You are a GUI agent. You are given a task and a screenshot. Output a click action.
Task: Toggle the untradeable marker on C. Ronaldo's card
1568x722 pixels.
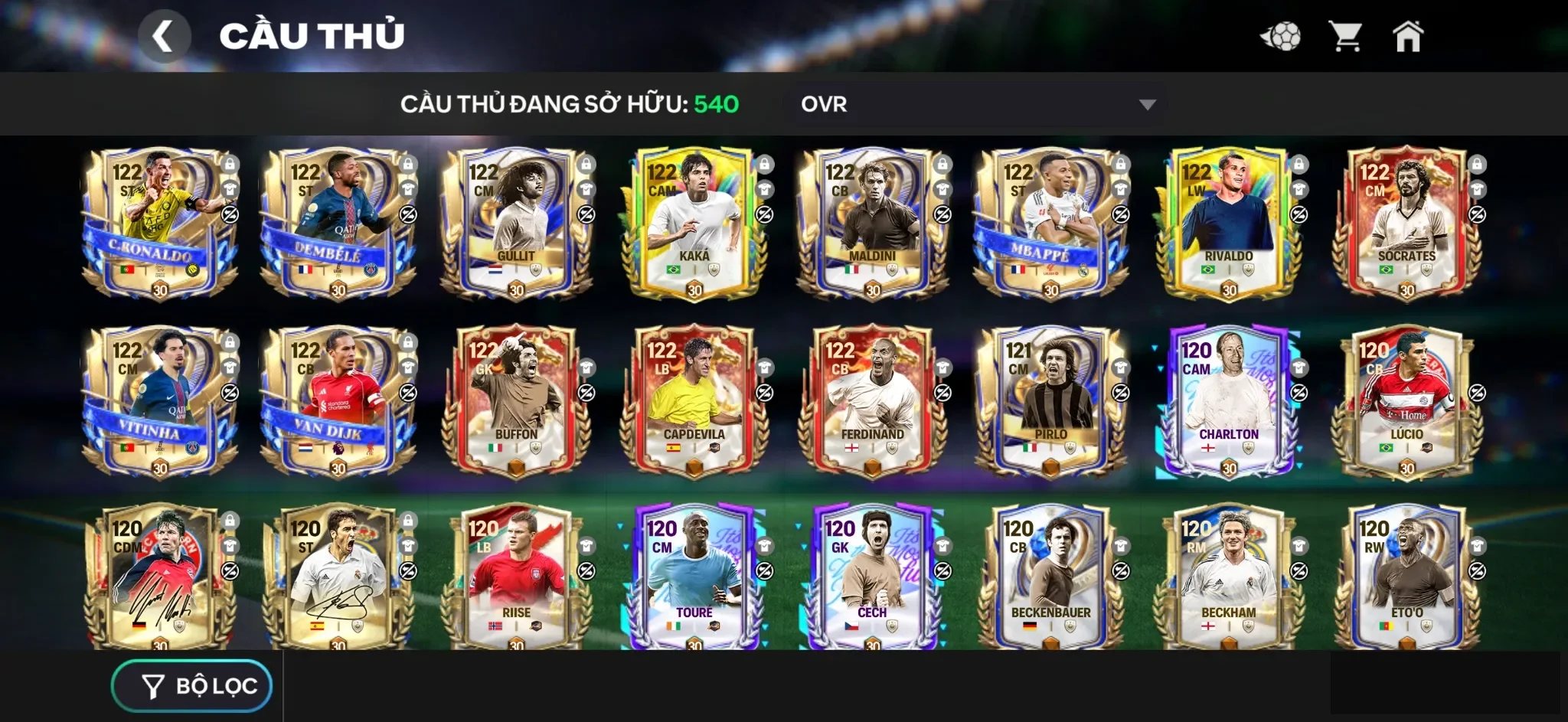tap(228, 217)
